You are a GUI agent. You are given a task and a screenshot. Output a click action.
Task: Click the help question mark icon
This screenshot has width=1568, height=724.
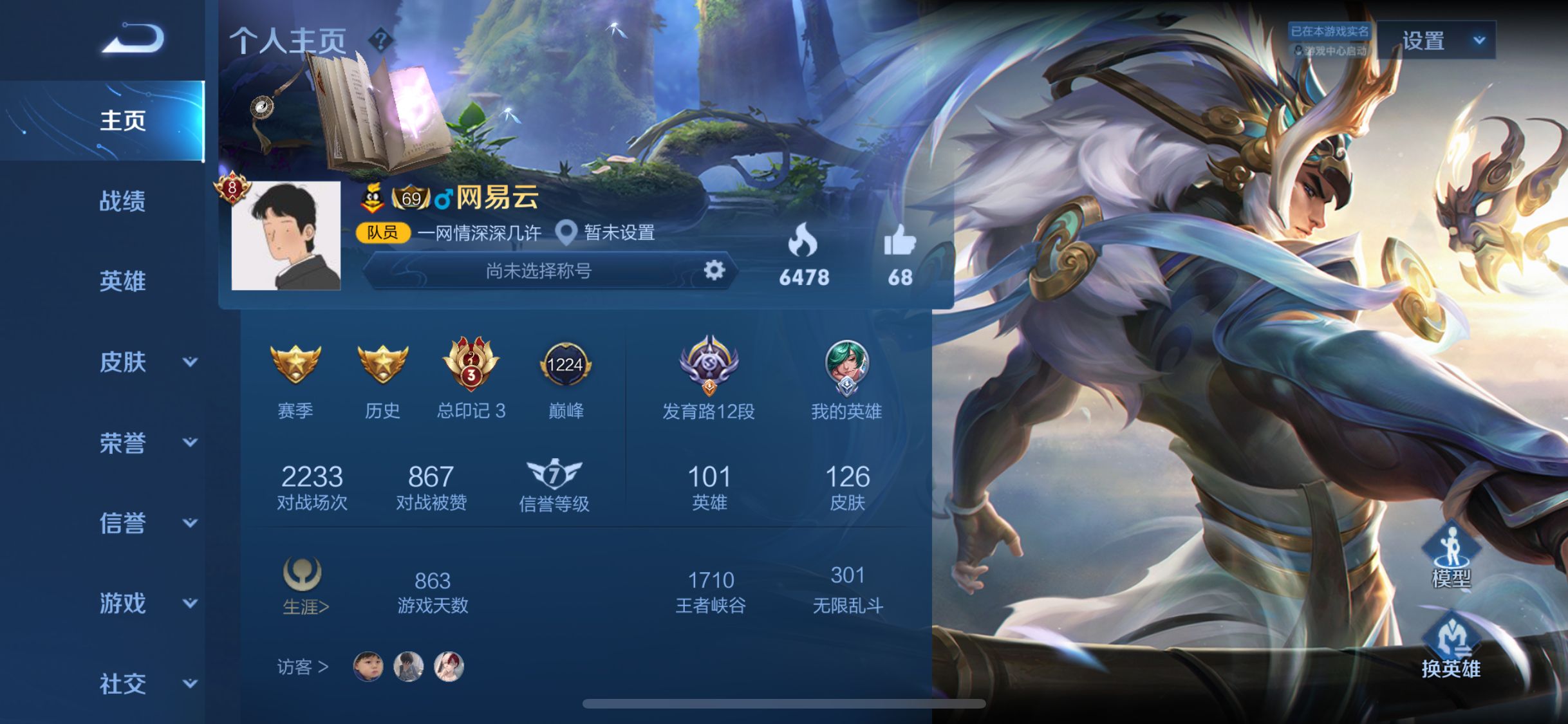click(380, 41)
